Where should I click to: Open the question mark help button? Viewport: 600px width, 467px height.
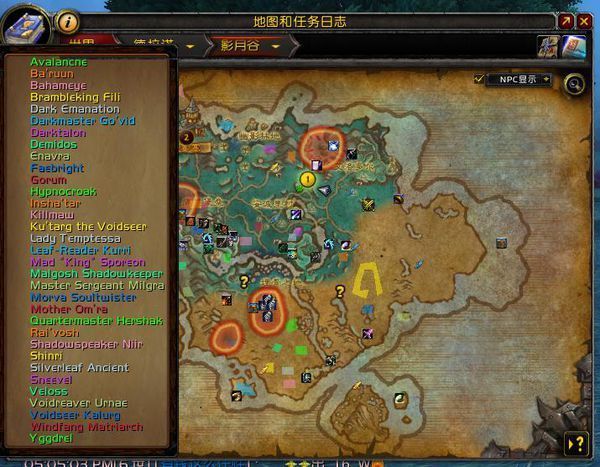(576, 444)
